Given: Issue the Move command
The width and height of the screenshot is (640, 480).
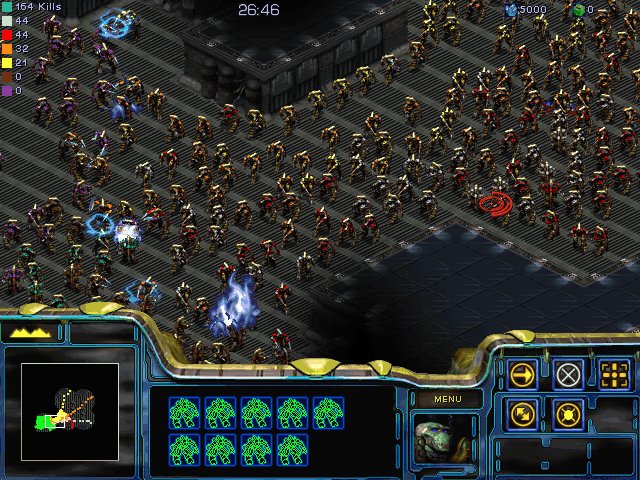Looking at the screenshot, I should coord(522,374).
